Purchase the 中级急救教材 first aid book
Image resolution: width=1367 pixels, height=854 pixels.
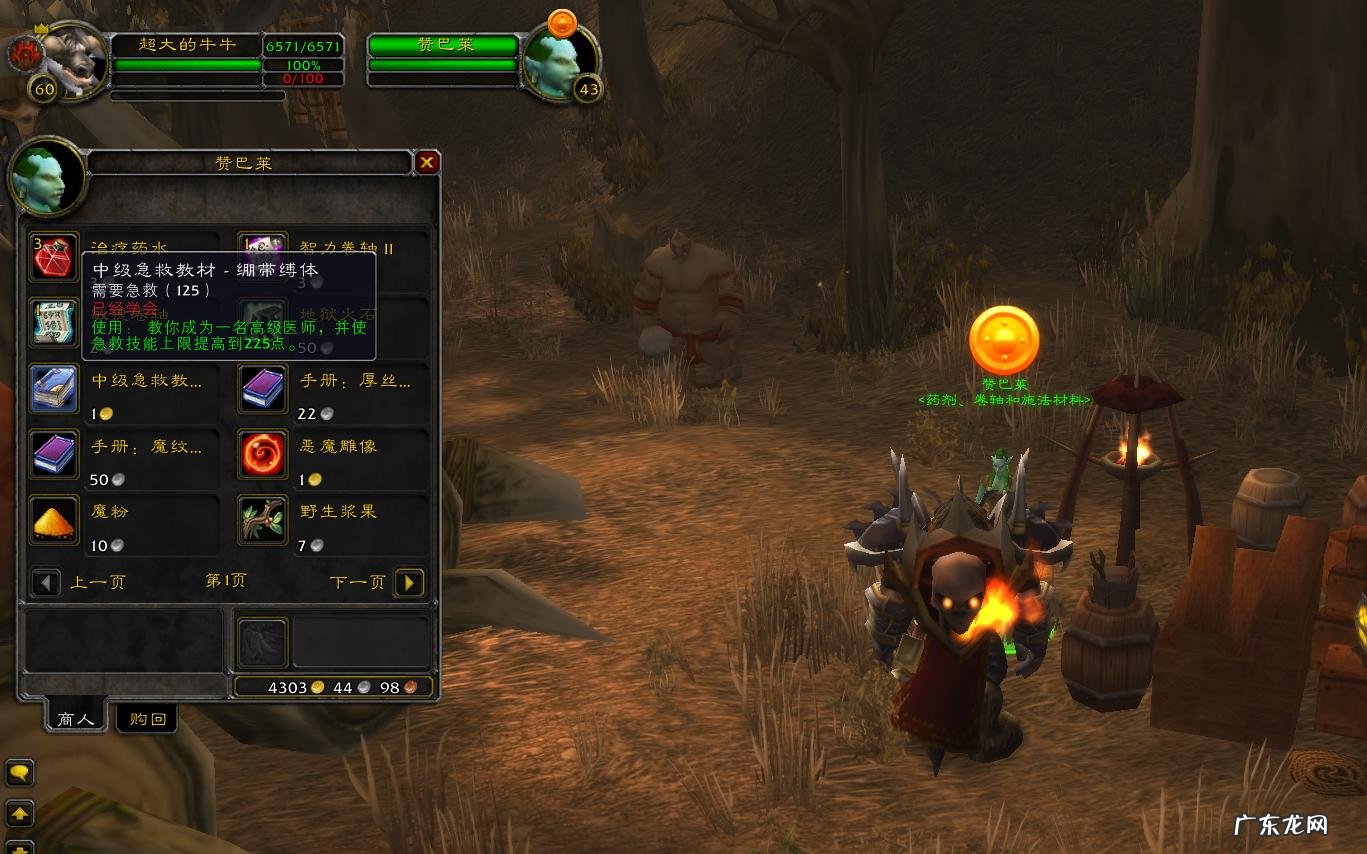[x=54, y=389]
